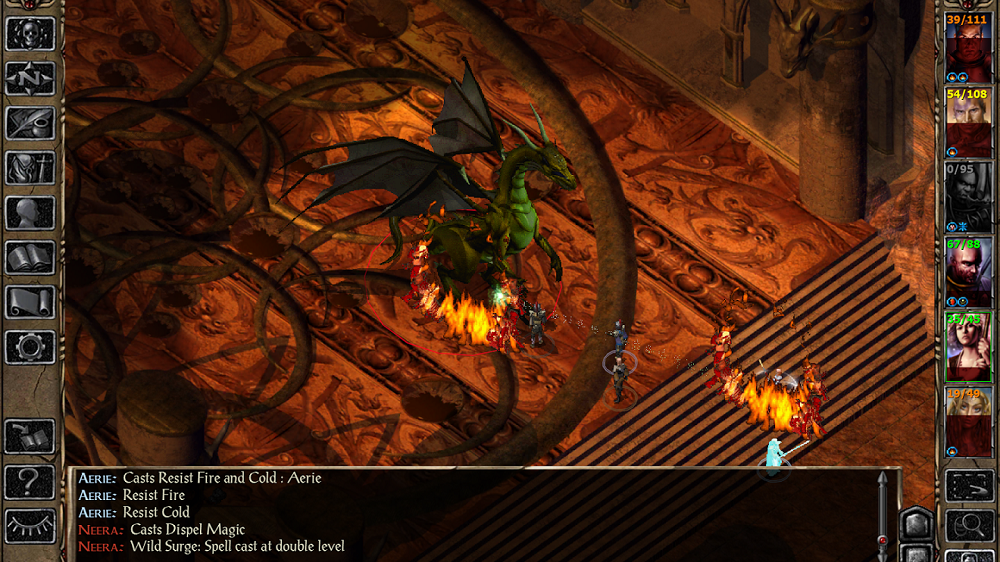Click the select-all party button
This screenshot has height=562, width=1000.
(969, 487)
